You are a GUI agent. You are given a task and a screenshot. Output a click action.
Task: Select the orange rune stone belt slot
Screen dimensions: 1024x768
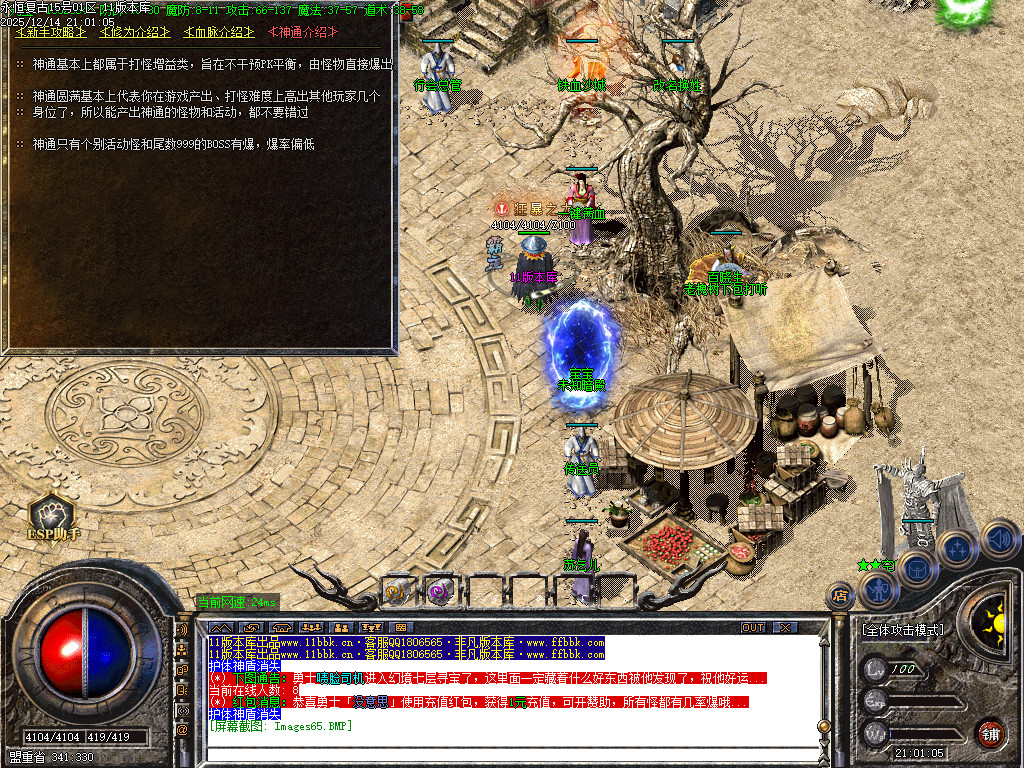(398, 590)
